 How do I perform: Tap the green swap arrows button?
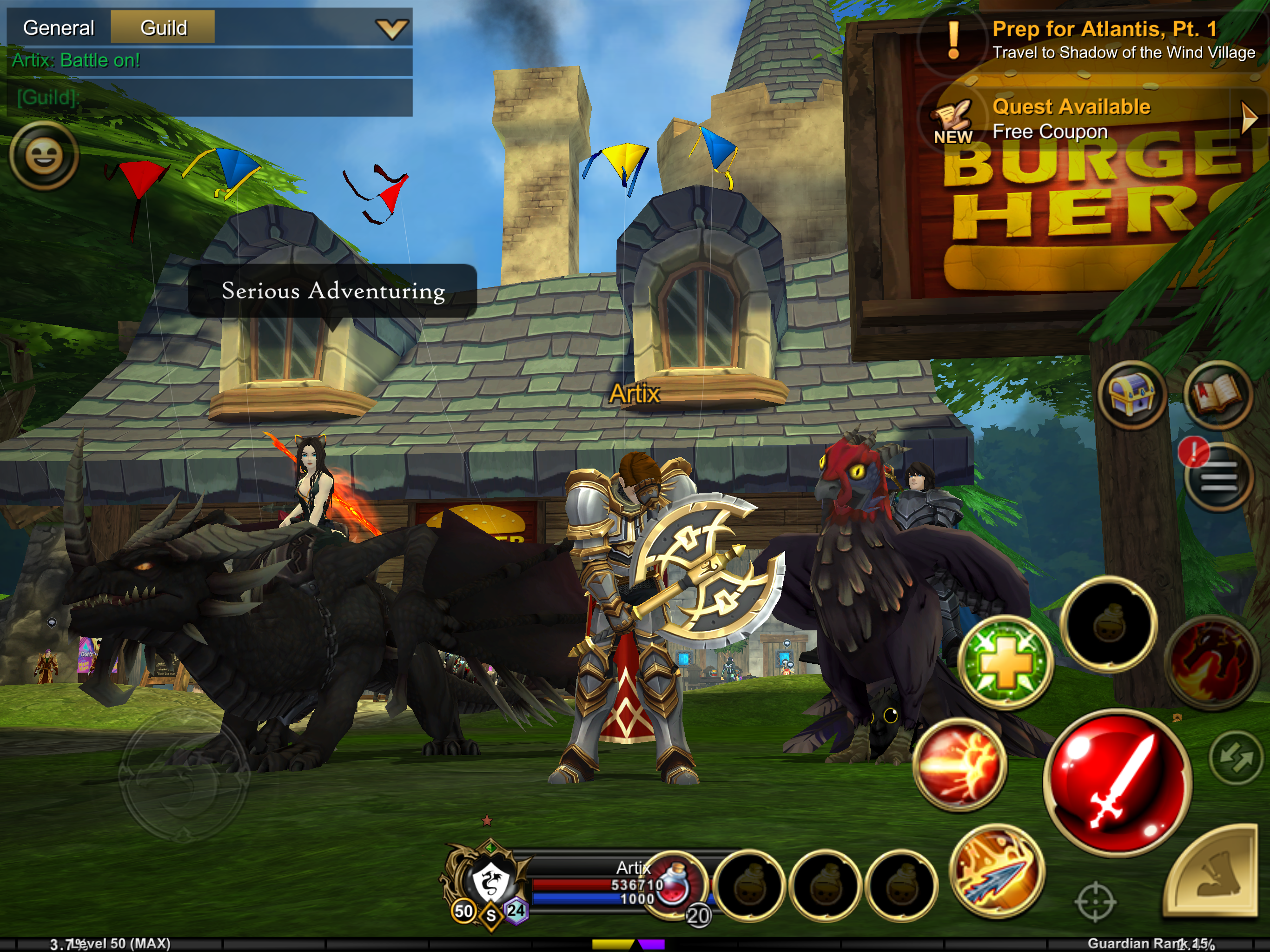click(1236, 758)
